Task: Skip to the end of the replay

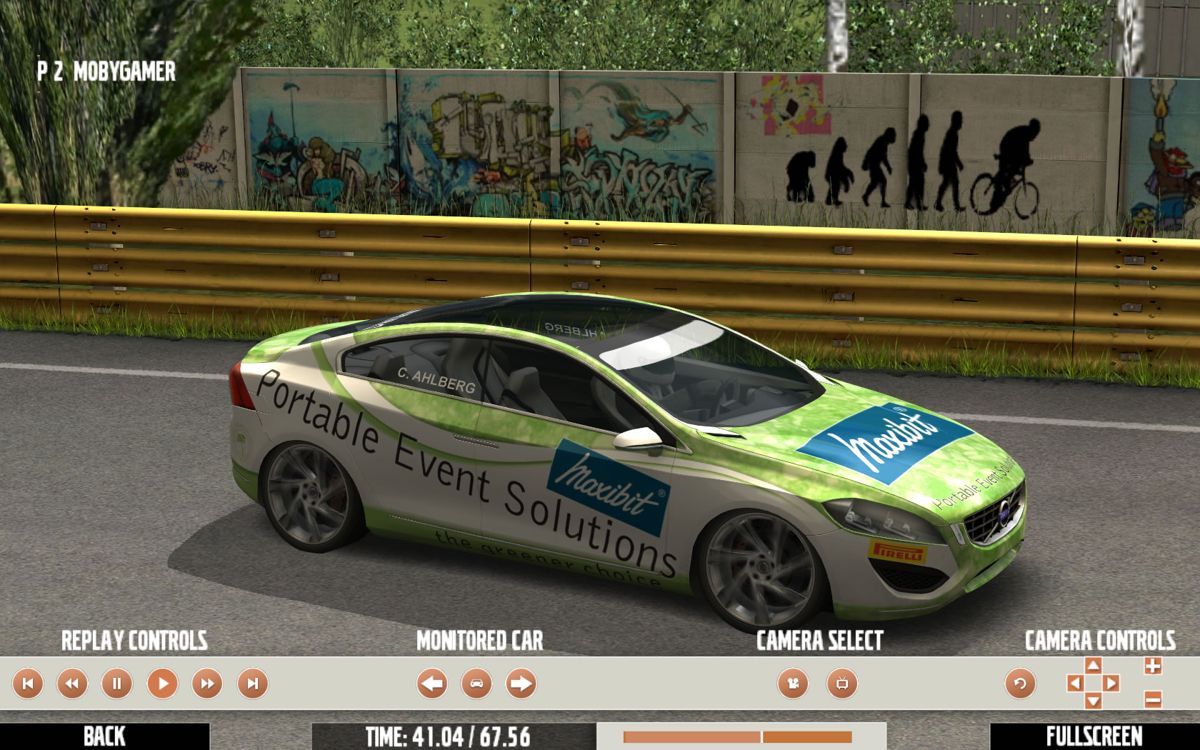Action: coord(252,684)
